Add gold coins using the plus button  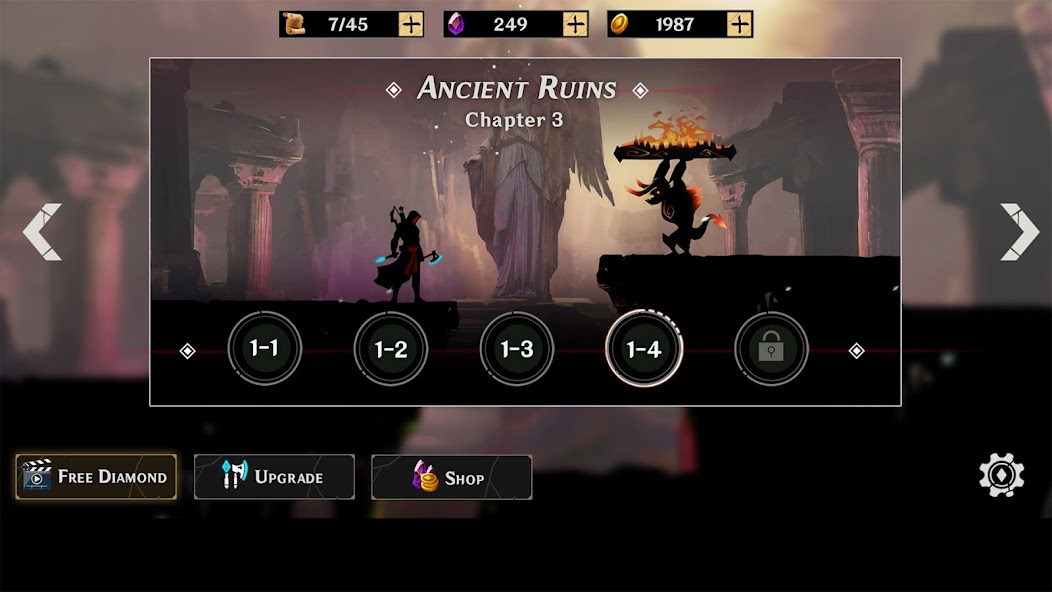(x=739, y=25)
